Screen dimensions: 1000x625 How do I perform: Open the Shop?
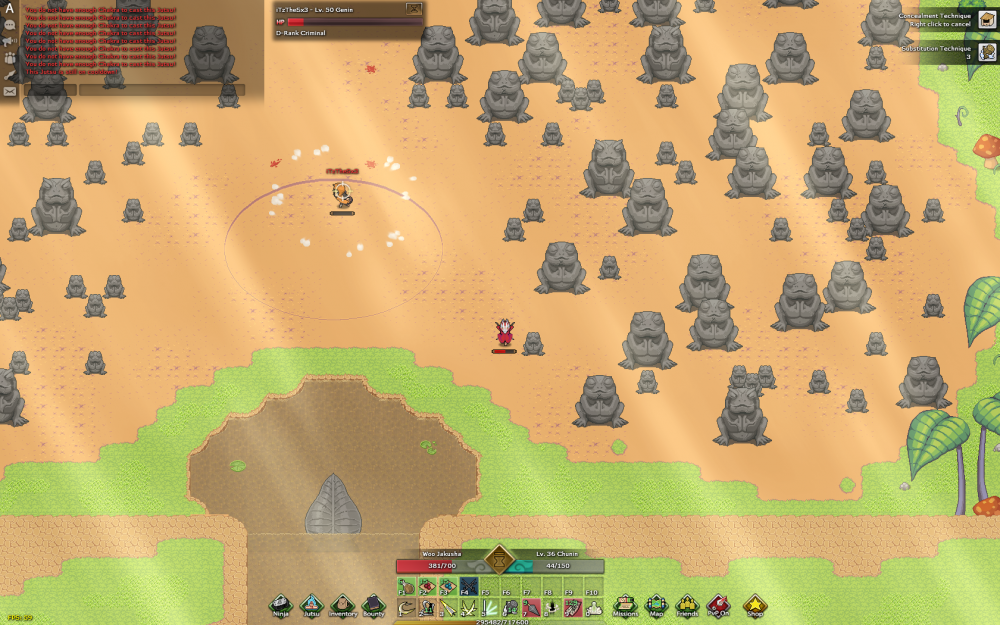[x=754, y=603]
